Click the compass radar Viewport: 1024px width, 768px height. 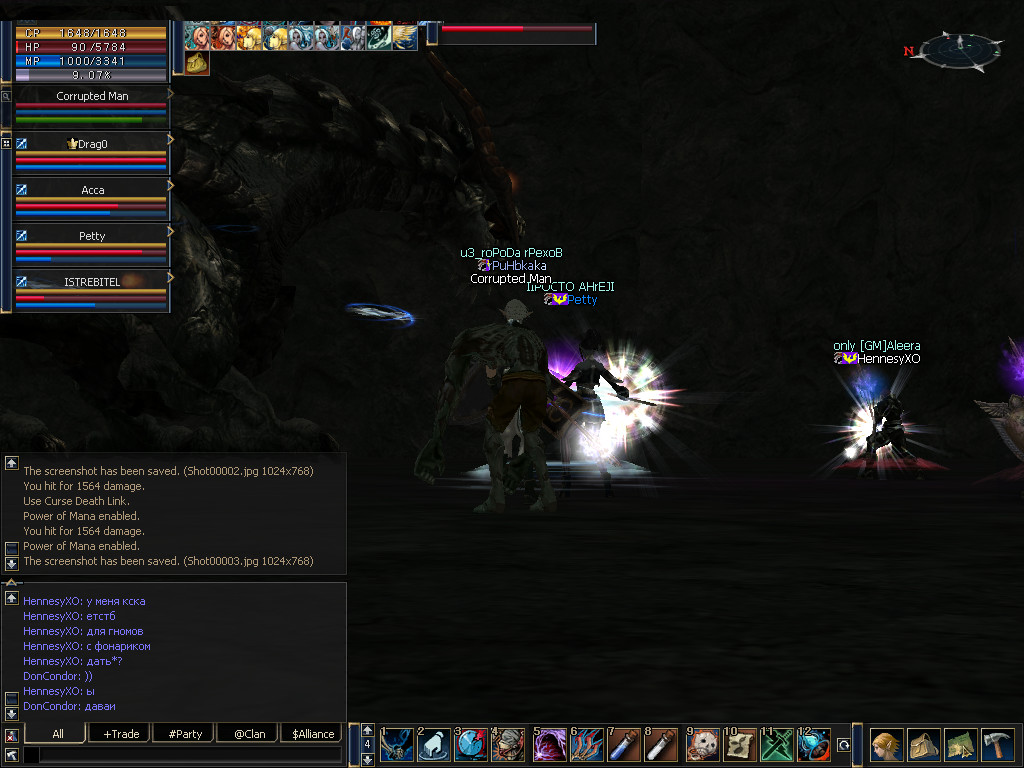960,49
